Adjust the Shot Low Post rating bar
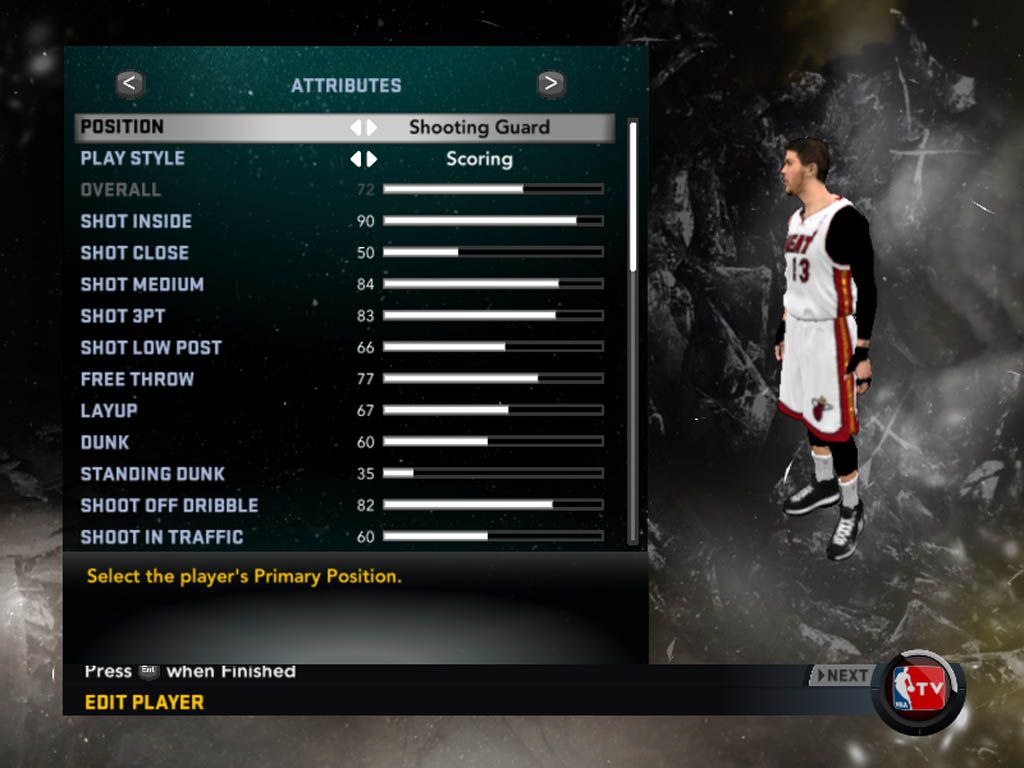 point(492,347)
